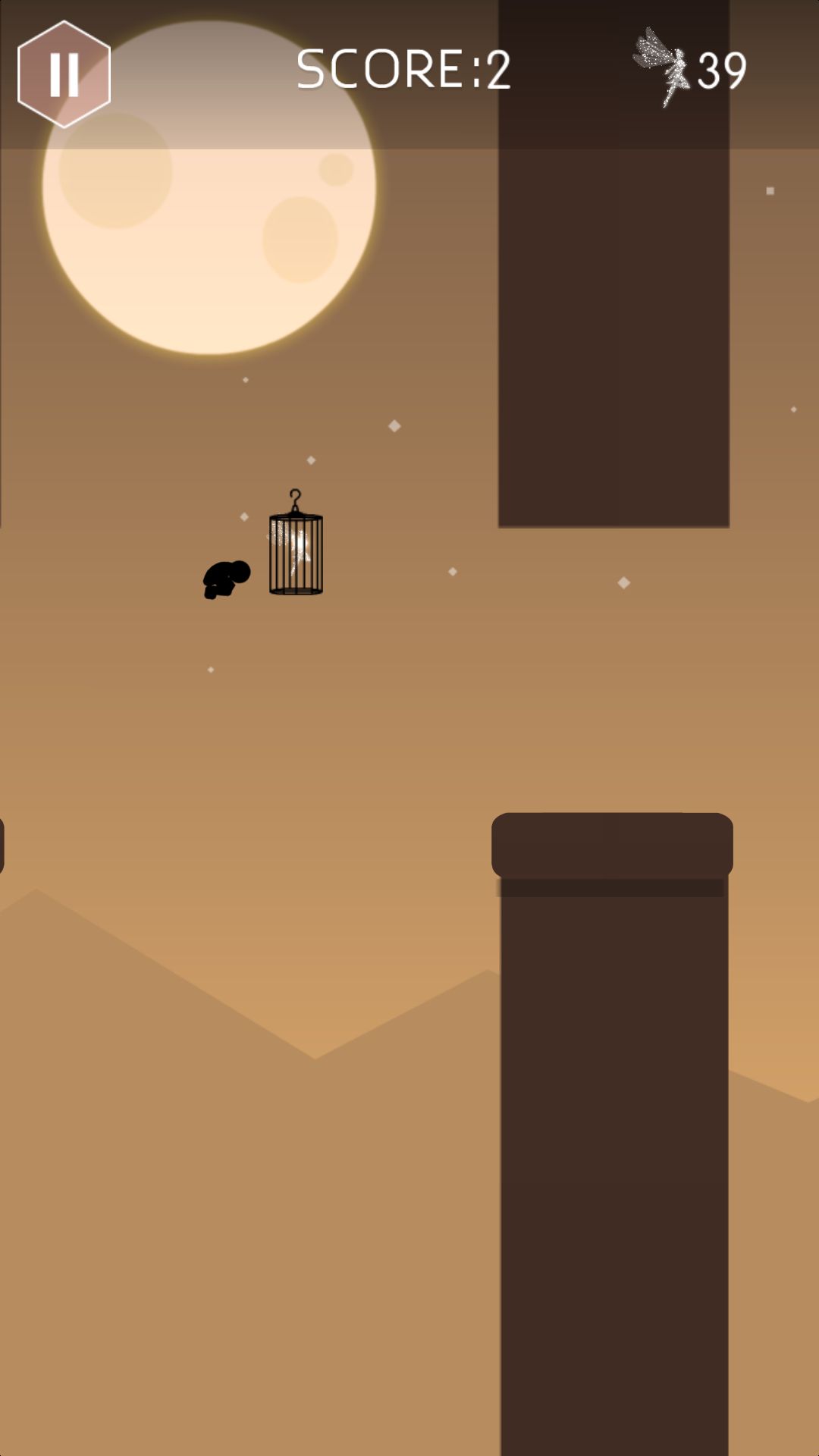Pause the game with the hexagon button
This screenshot has height=1456, width=819.
(64, 74)
